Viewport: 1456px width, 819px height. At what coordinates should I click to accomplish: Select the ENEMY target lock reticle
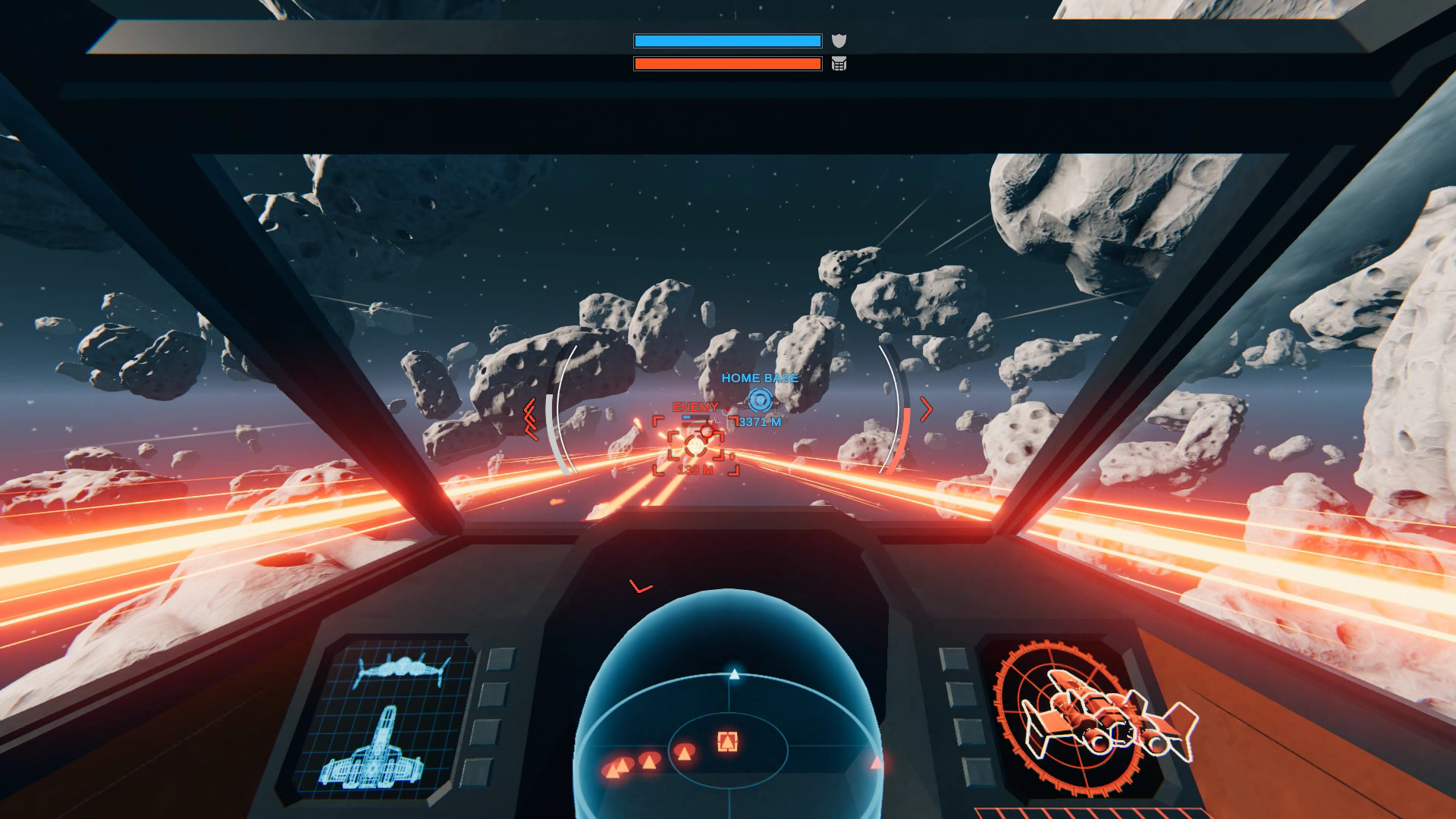[695, 446]
